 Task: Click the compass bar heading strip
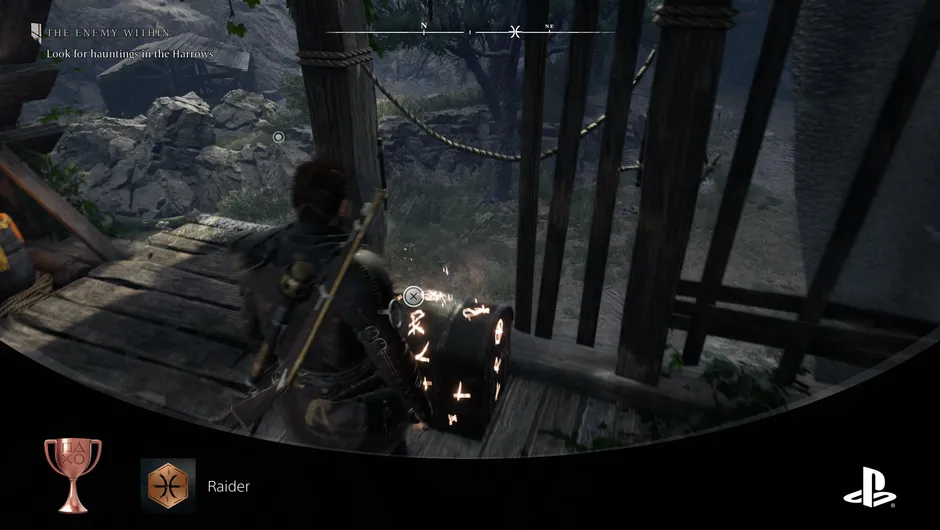click(470, 32)
